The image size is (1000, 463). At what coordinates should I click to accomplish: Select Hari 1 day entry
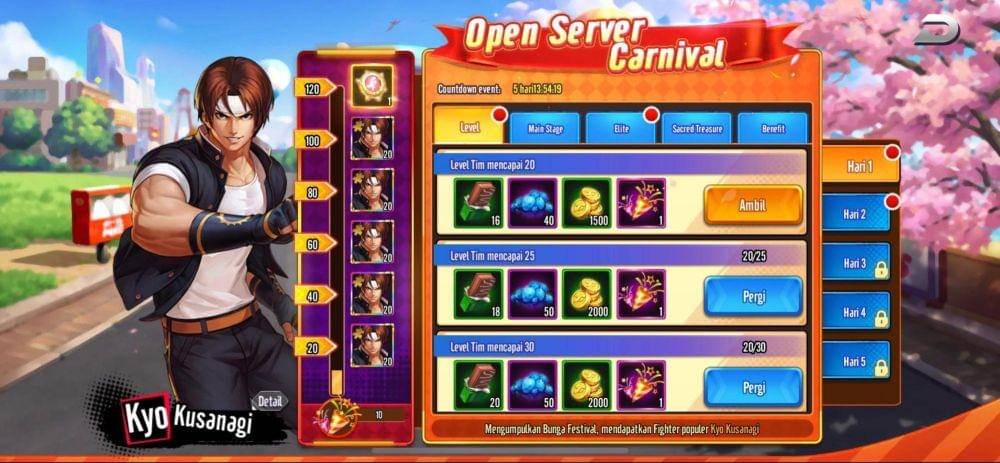pos(857,166)
